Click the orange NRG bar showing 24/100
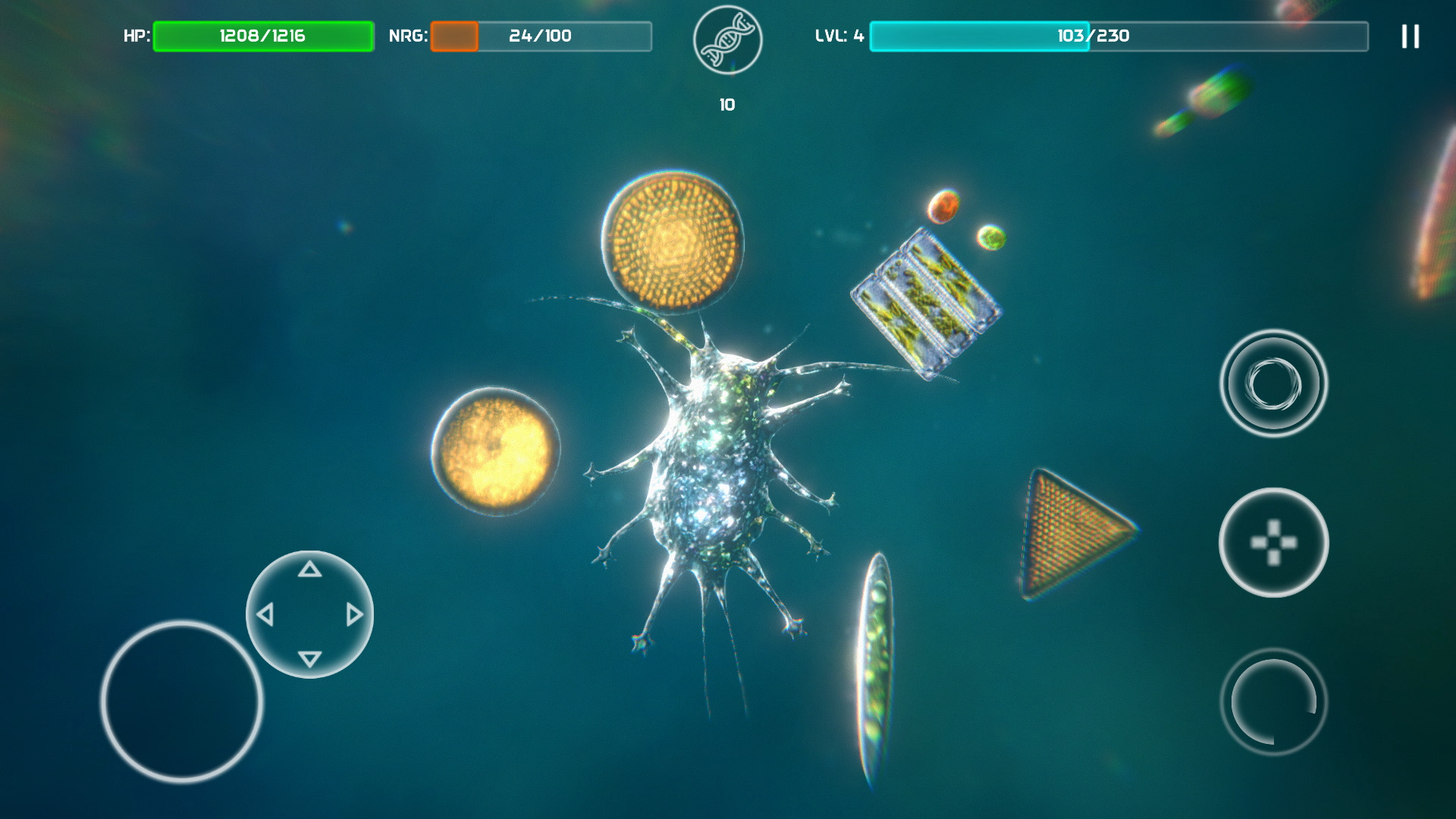This screenshot has width=1456, height=819. pos(541,33)
